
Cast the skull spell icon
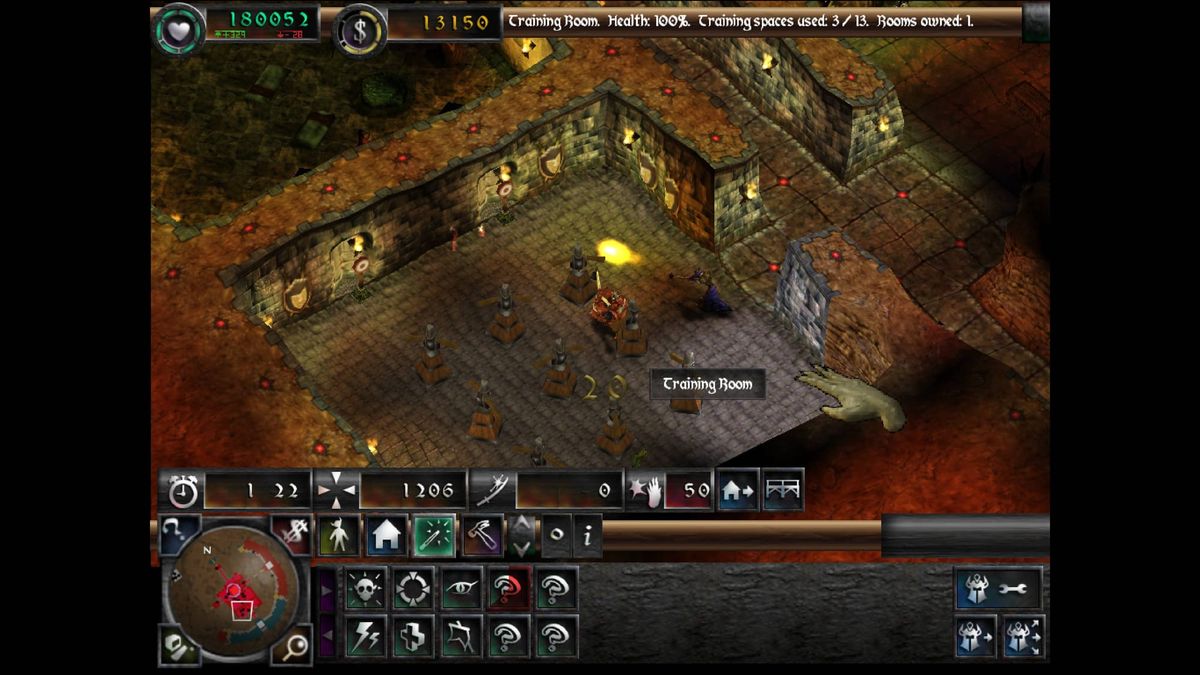pos(366,589)
